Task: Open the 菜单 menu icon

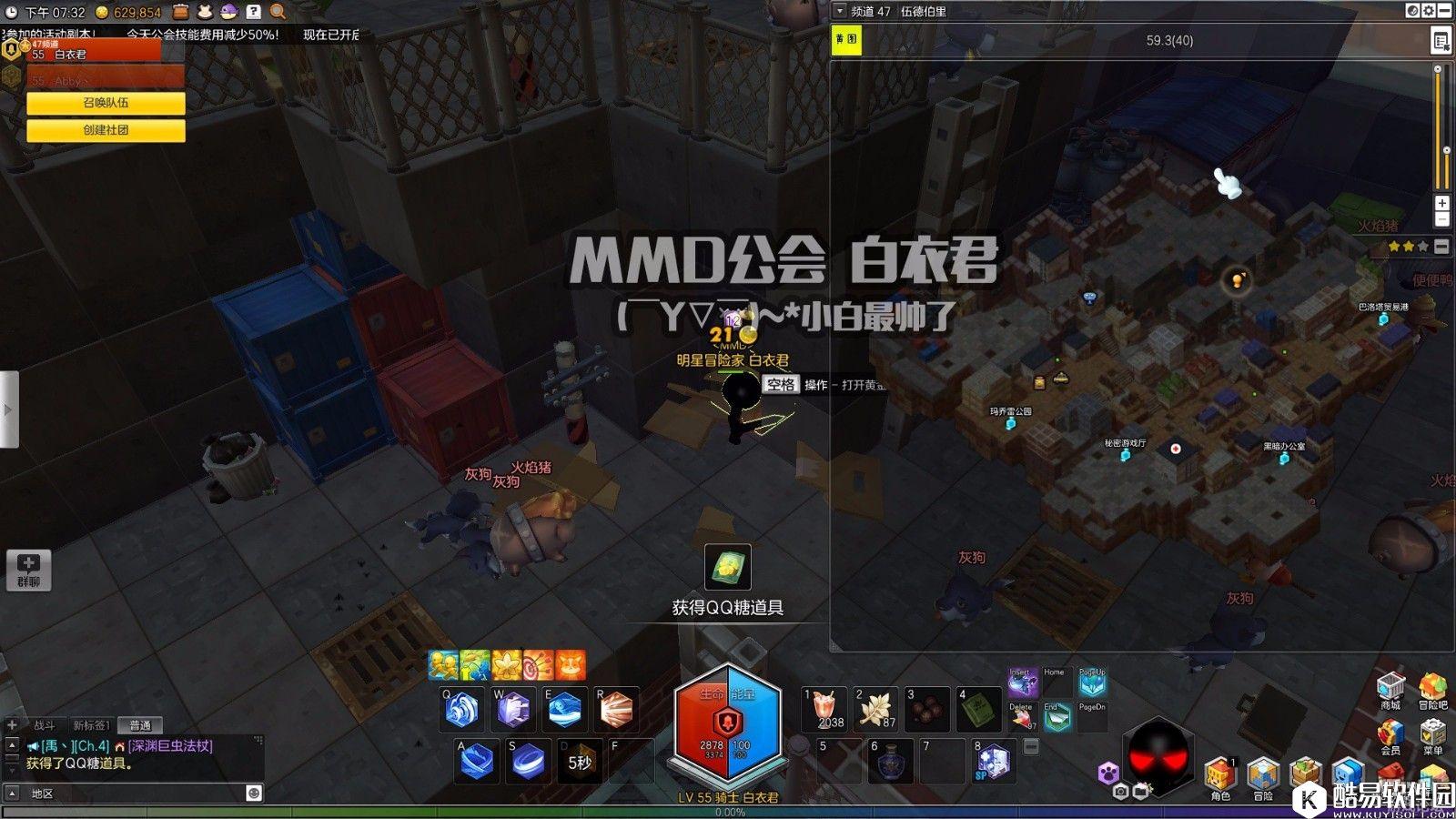Action: [x=1432, y=735]
